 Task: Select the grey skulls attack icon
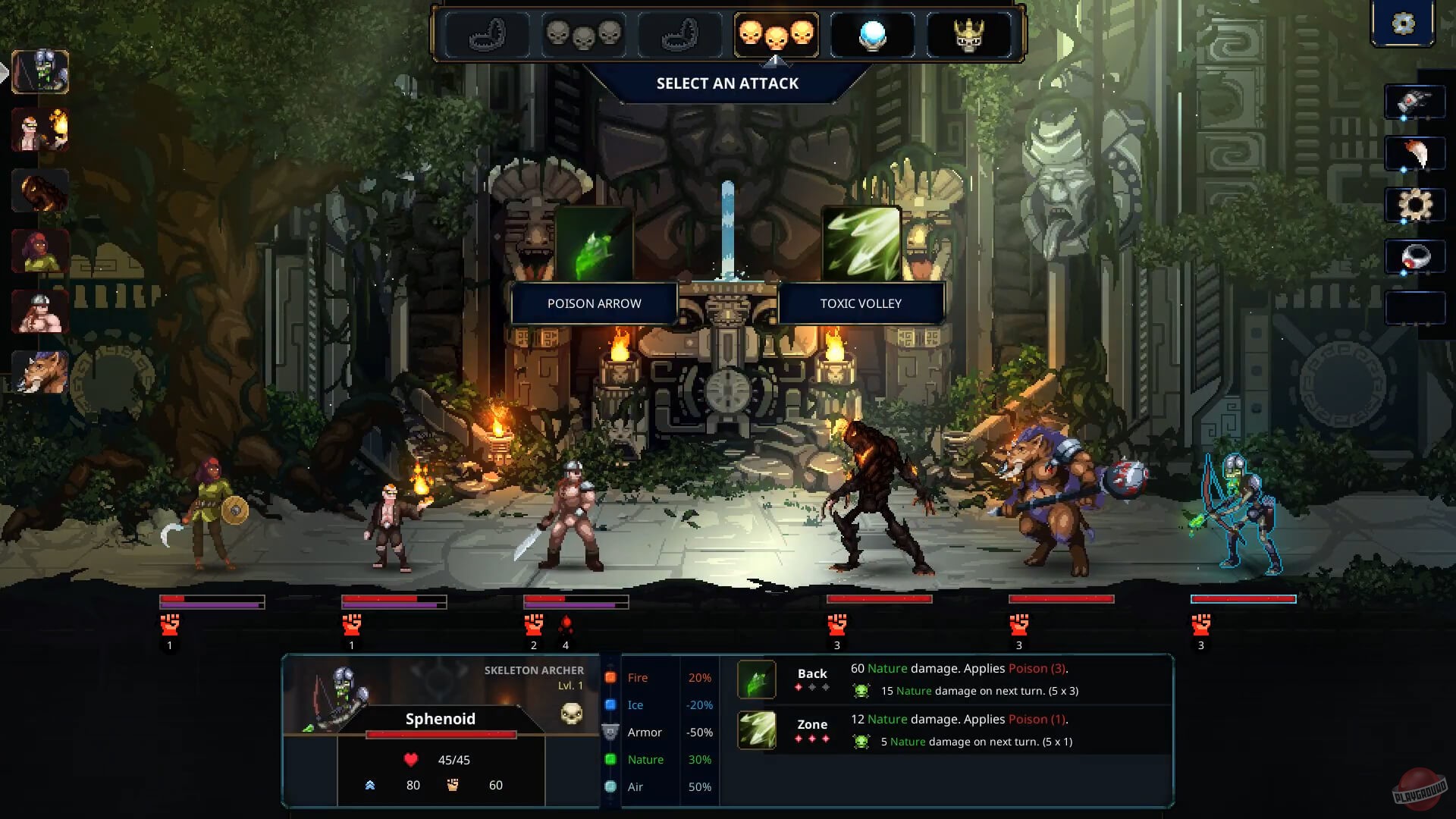pyautogui.click(x=584, y=33)
